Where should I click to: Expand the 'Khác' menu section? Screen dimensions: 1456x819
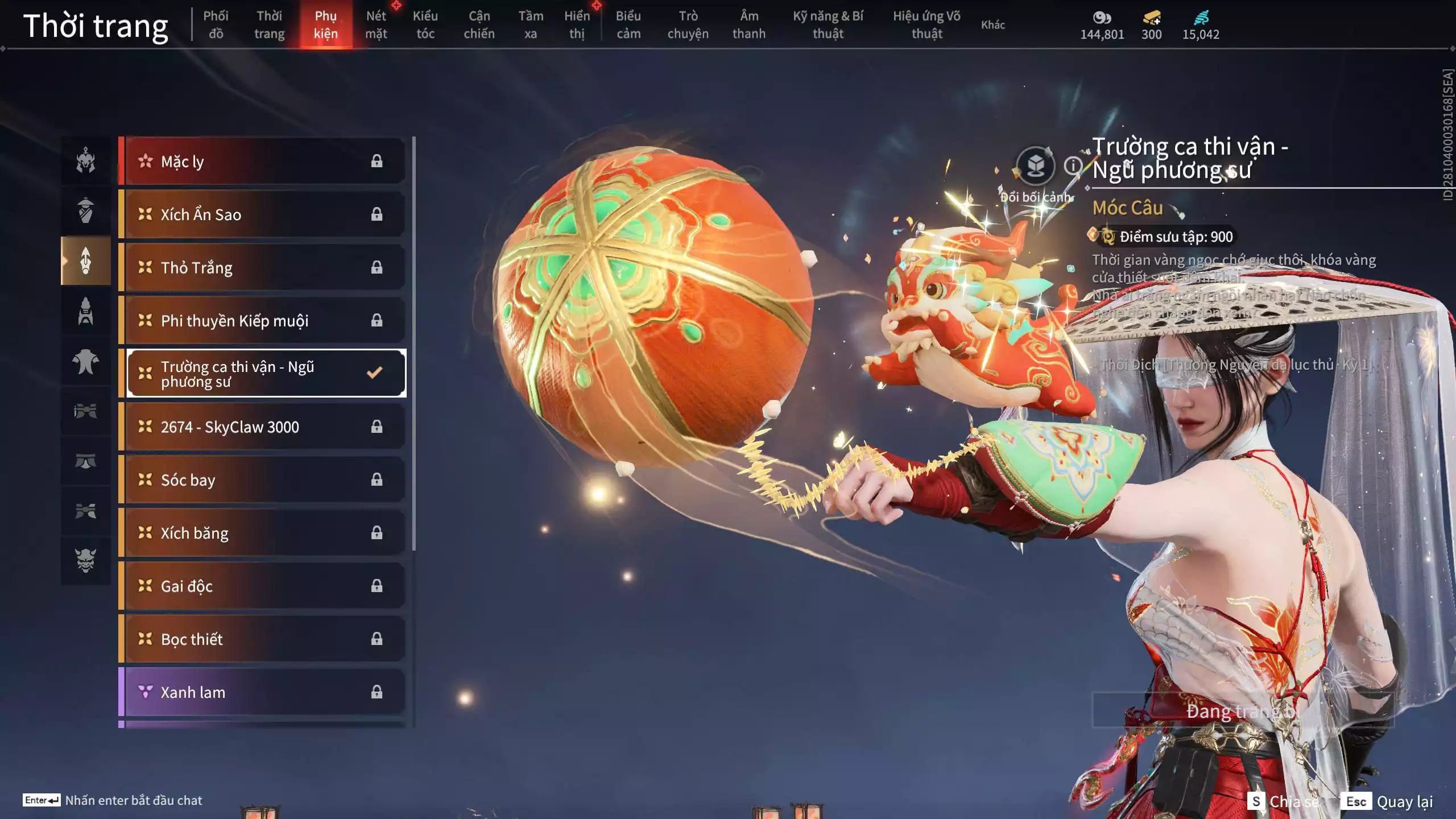[x=993, y=24]
